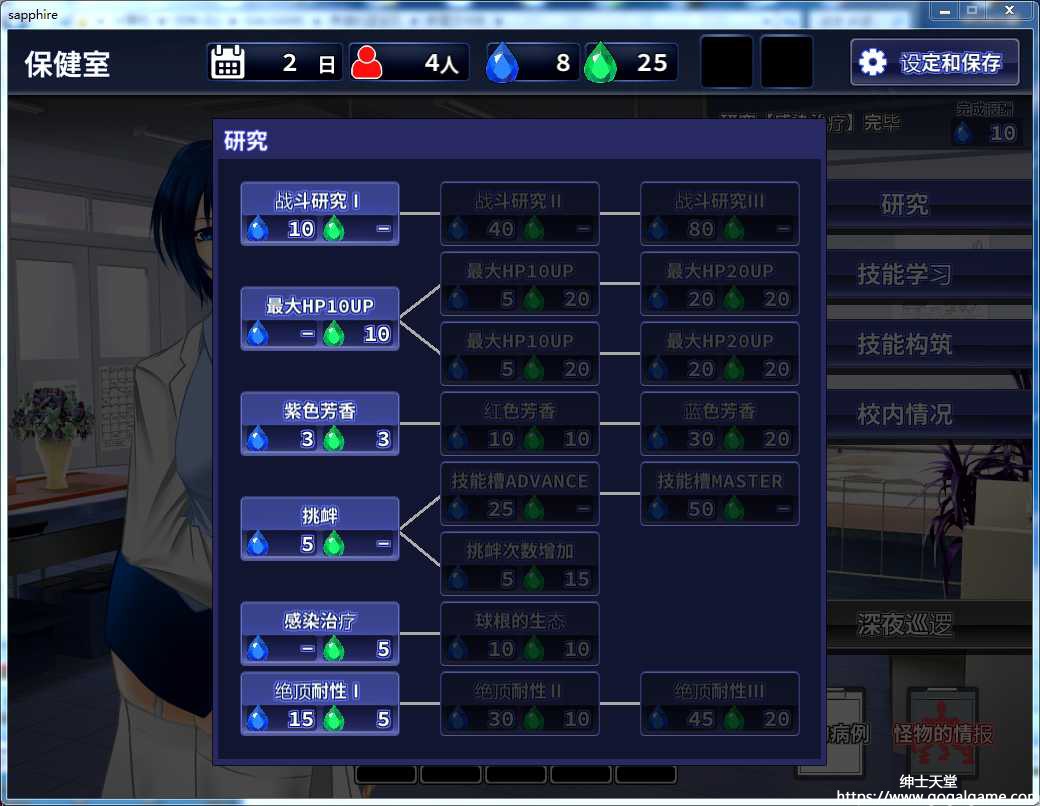Screen dimensions: 1040x806
Task: Choose the 紫色芳香 research node
Action: pyautogui.click(x=320, y=424)
